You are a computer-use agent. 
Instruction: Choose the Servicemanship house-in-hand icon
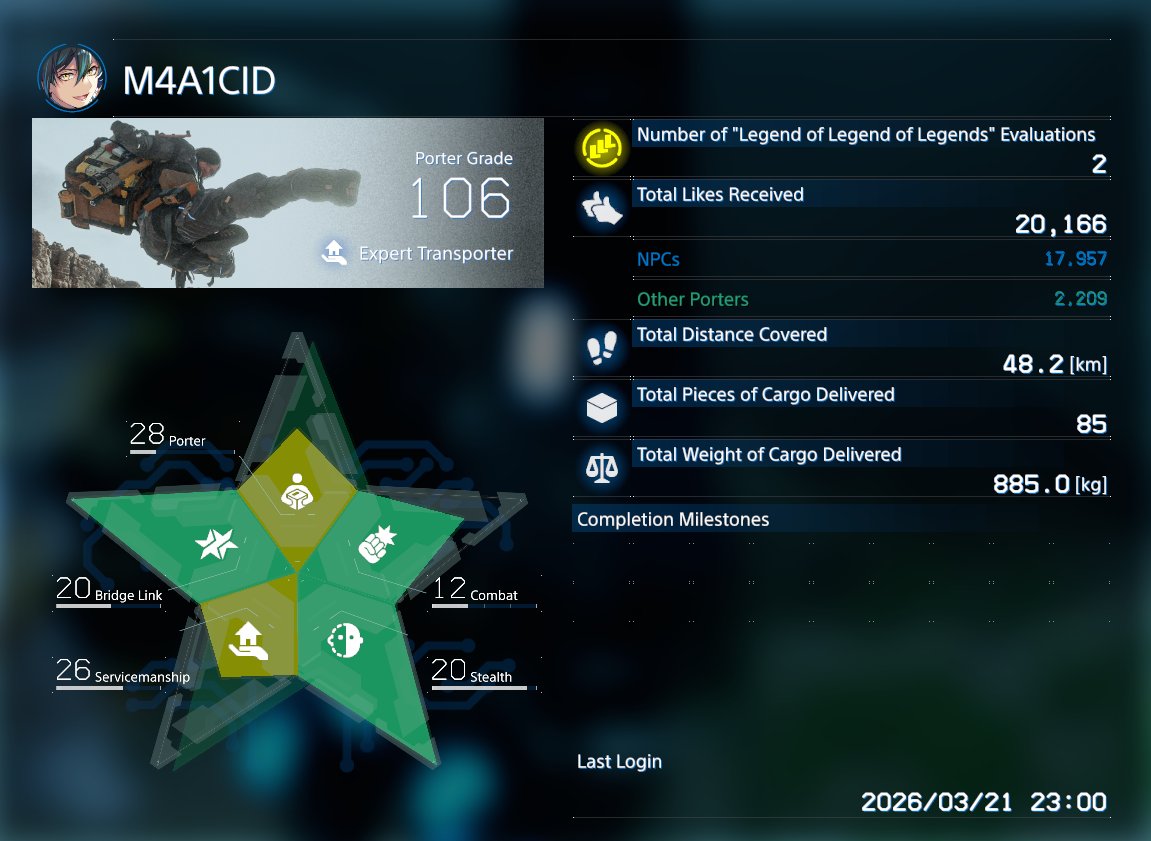click(x=246, y=639)
